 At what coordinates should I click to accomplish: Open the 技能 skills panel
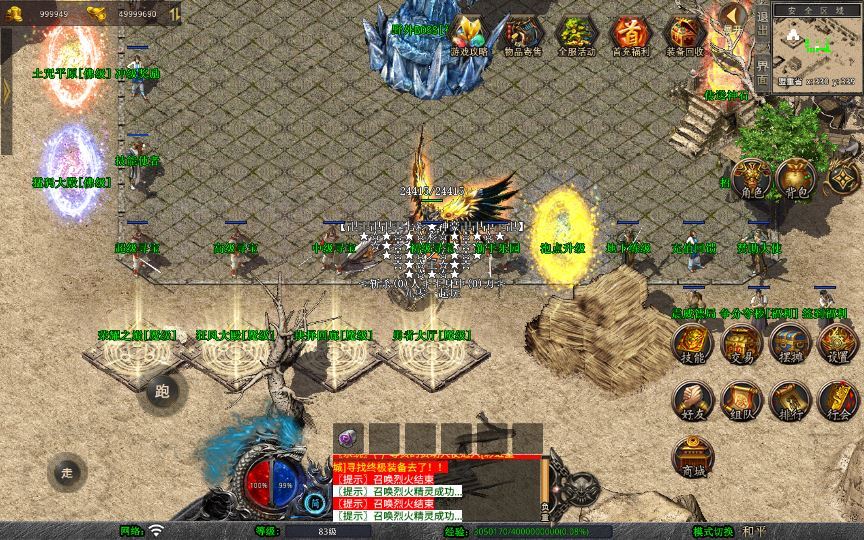coord(692,346)
